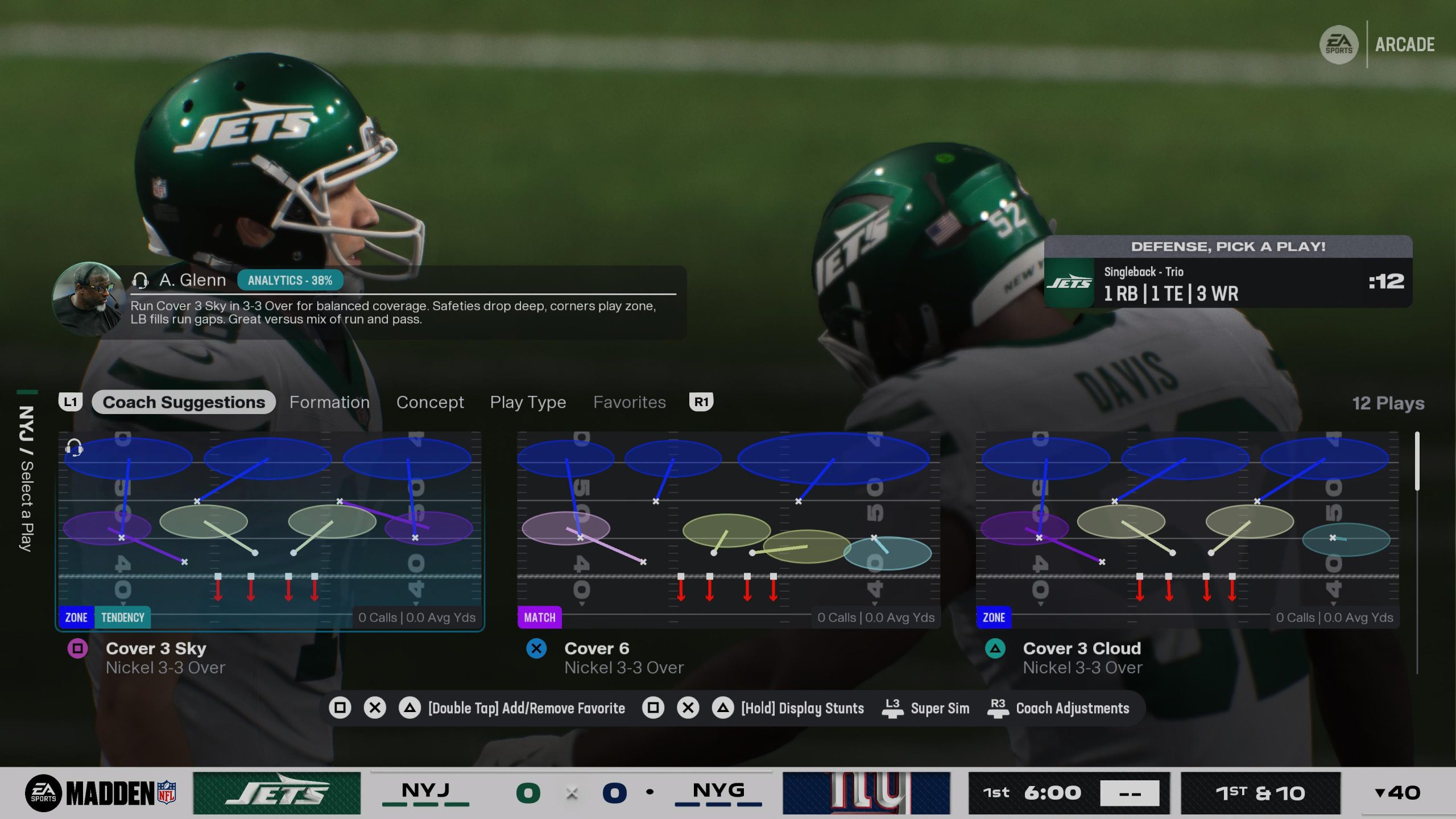Click coach A. Glenn's portrait
Screen dimensions: 1456x819
pos(88,297)
